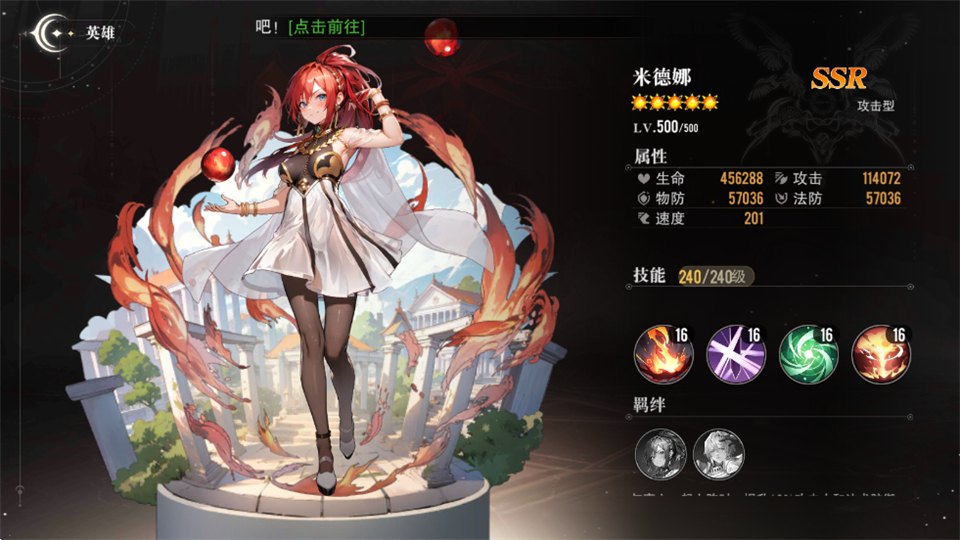This screenshot has height=540, width=960.
Task: Open the flame skill icon
Action: (x=660, y=354)
